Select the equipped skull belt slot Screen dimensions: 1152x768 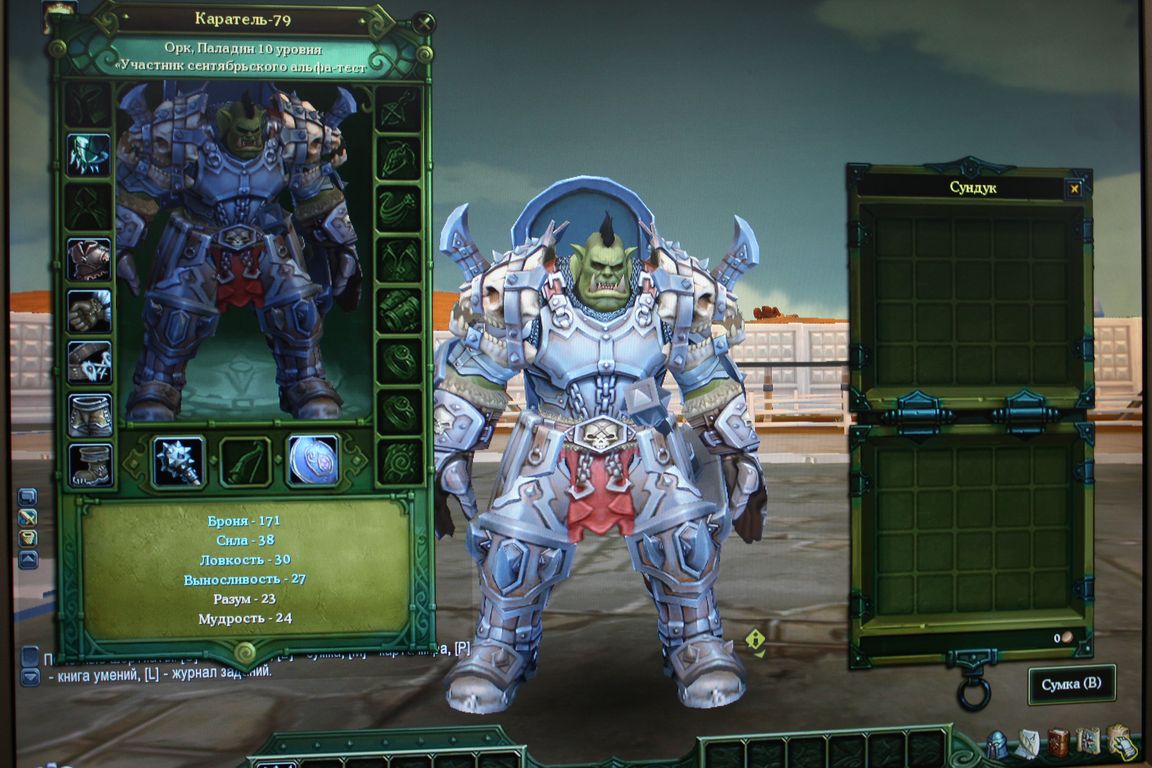pos(89,362)
